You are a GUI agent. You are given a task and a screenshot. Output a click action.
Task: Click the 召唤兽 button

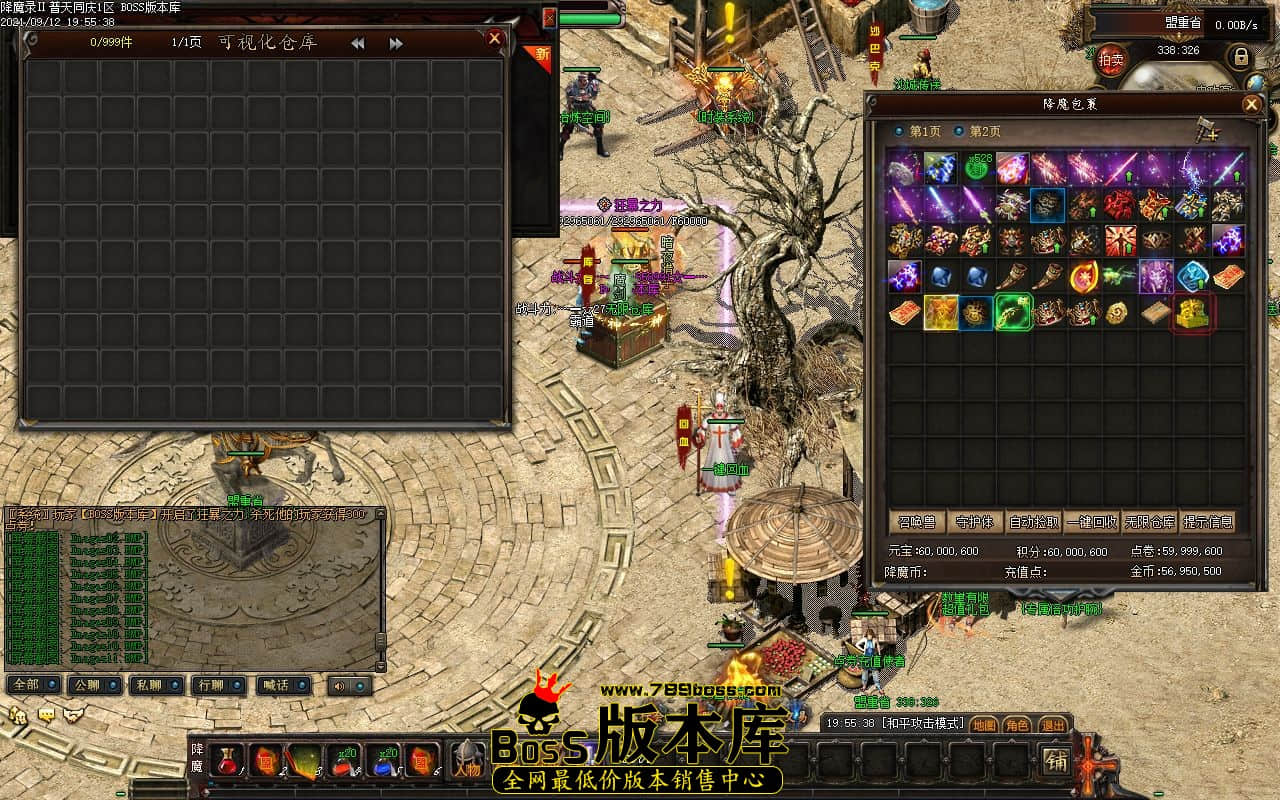point(916,522)
